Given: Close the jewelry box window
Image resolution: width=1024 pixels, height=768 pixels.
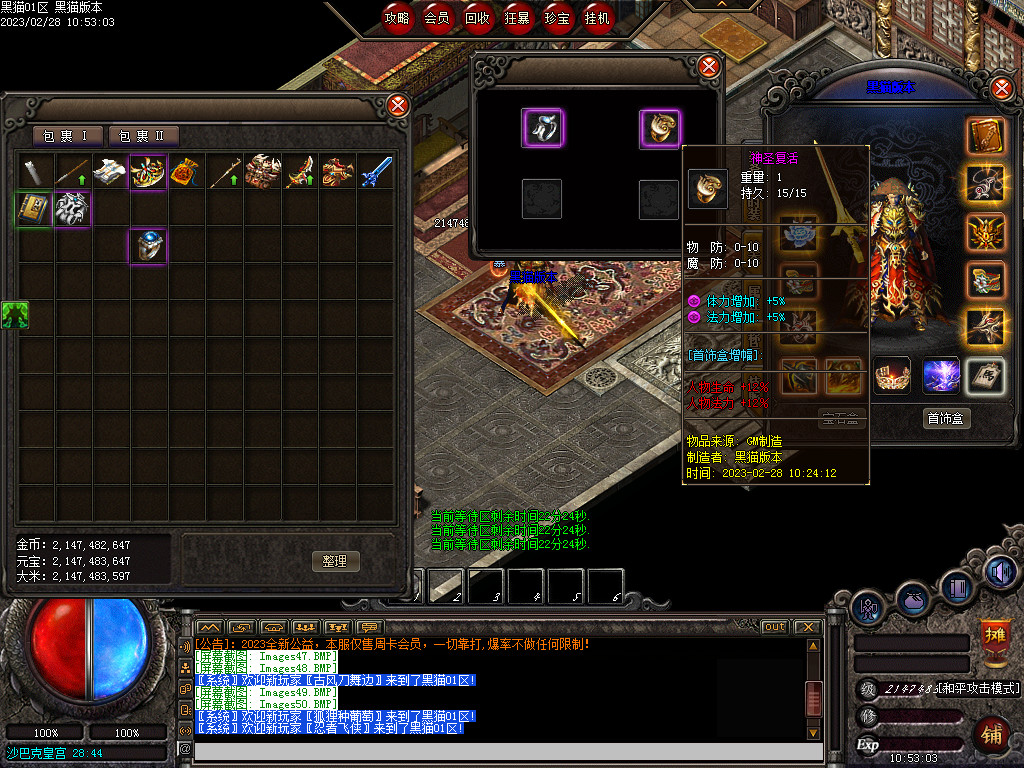Looking at the screenshot, I should [x=709, y=66].
